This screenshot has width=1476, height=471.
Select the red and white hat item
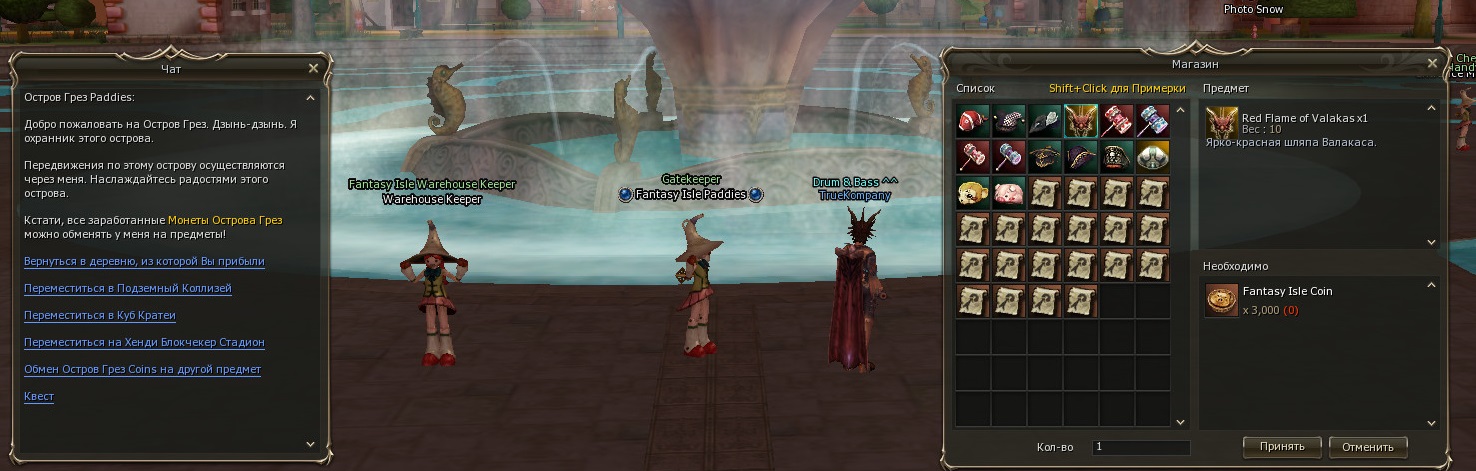(973, 121)
